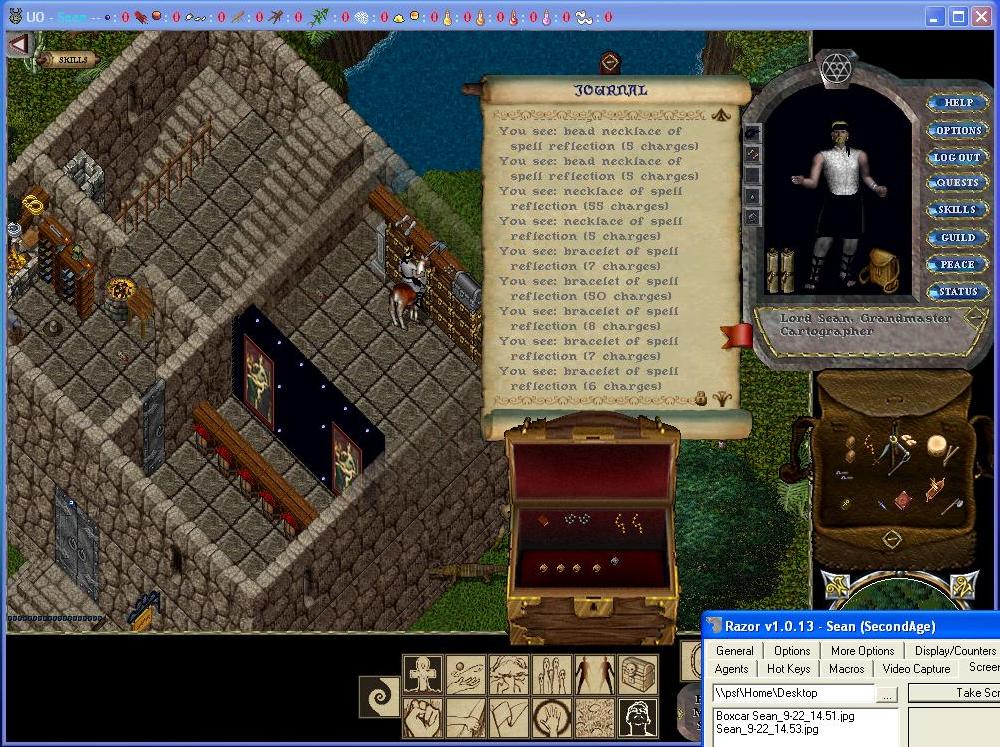
Task: Pick the treasure chest macro icon
Action: click(x=638, y=675)
